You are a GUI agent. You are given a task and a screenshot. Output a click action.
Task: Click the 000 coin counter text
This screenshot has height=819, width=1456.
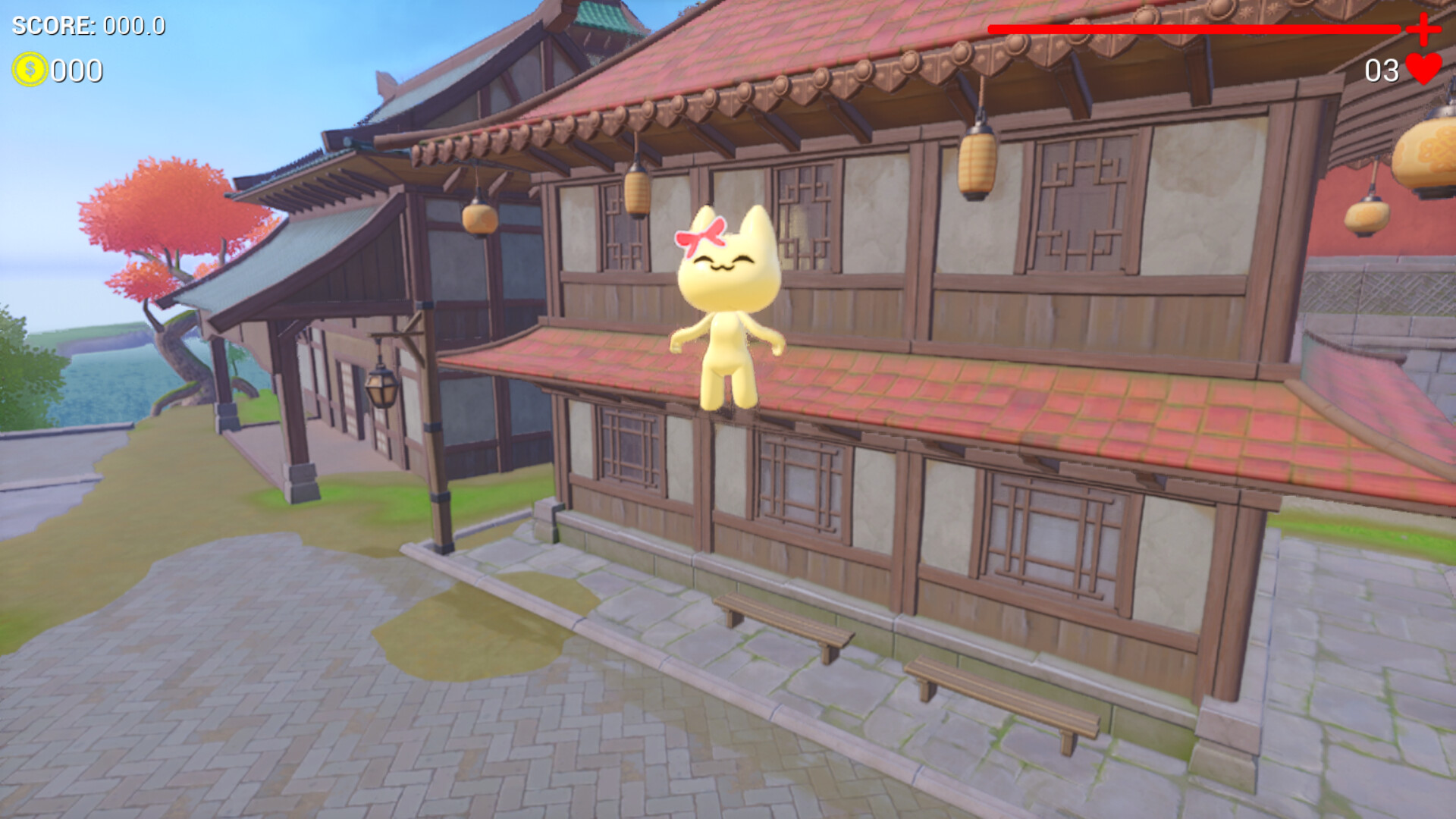coord(76,72)
